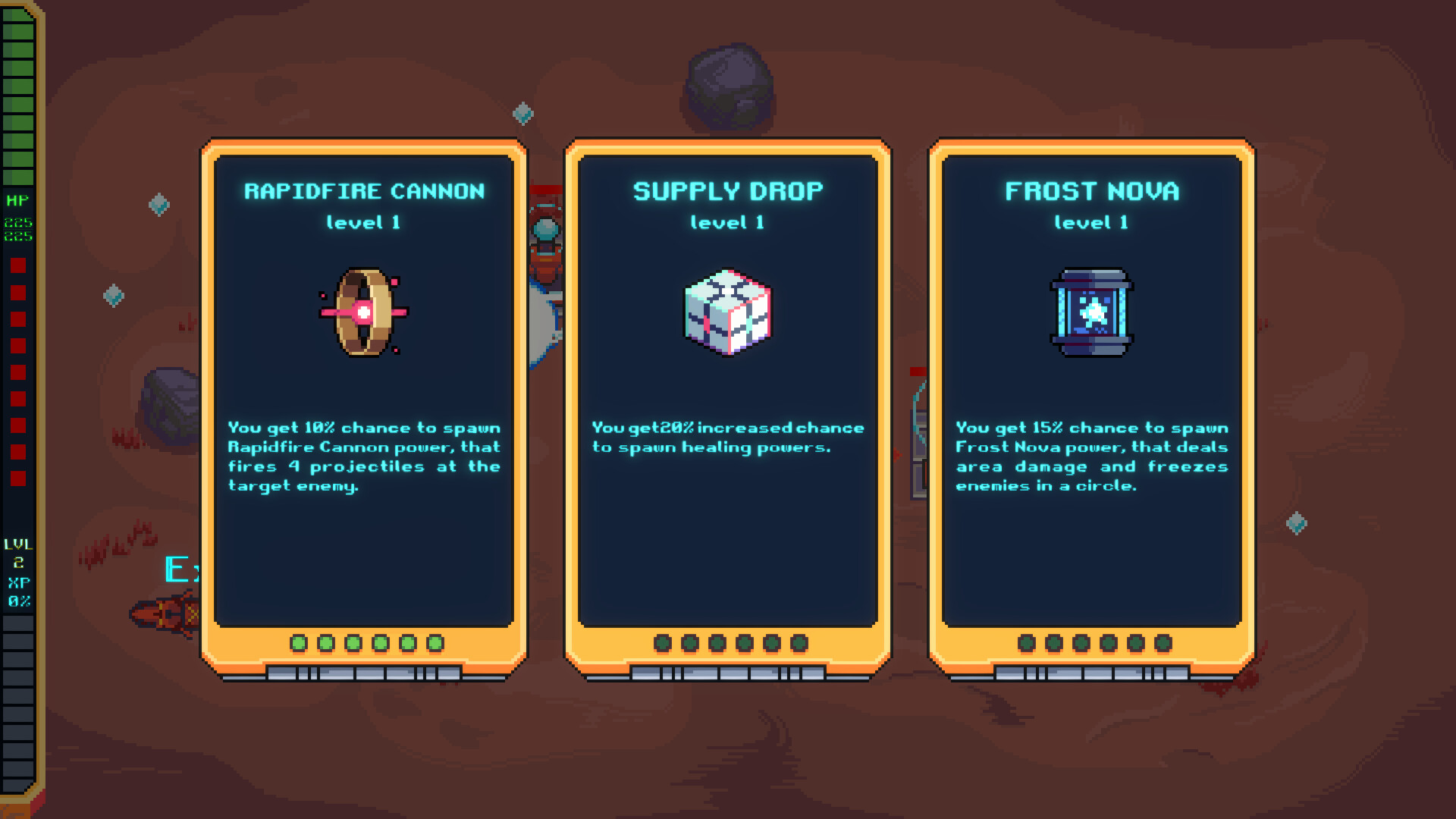This screenshot has width=1456, height=819.
Task: Toggle a level pip on the Supply Drop card
Action: point(726,642)
